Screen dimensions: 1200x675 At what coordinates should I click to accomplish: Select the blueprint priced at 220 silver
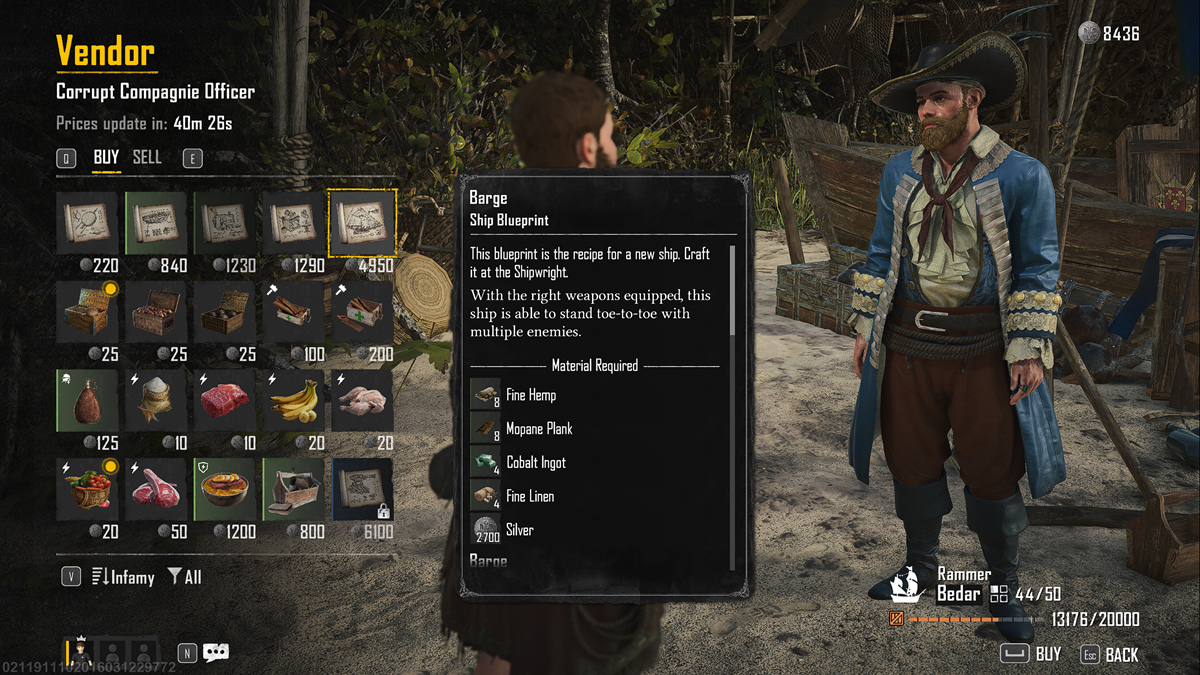pos(90,223)
